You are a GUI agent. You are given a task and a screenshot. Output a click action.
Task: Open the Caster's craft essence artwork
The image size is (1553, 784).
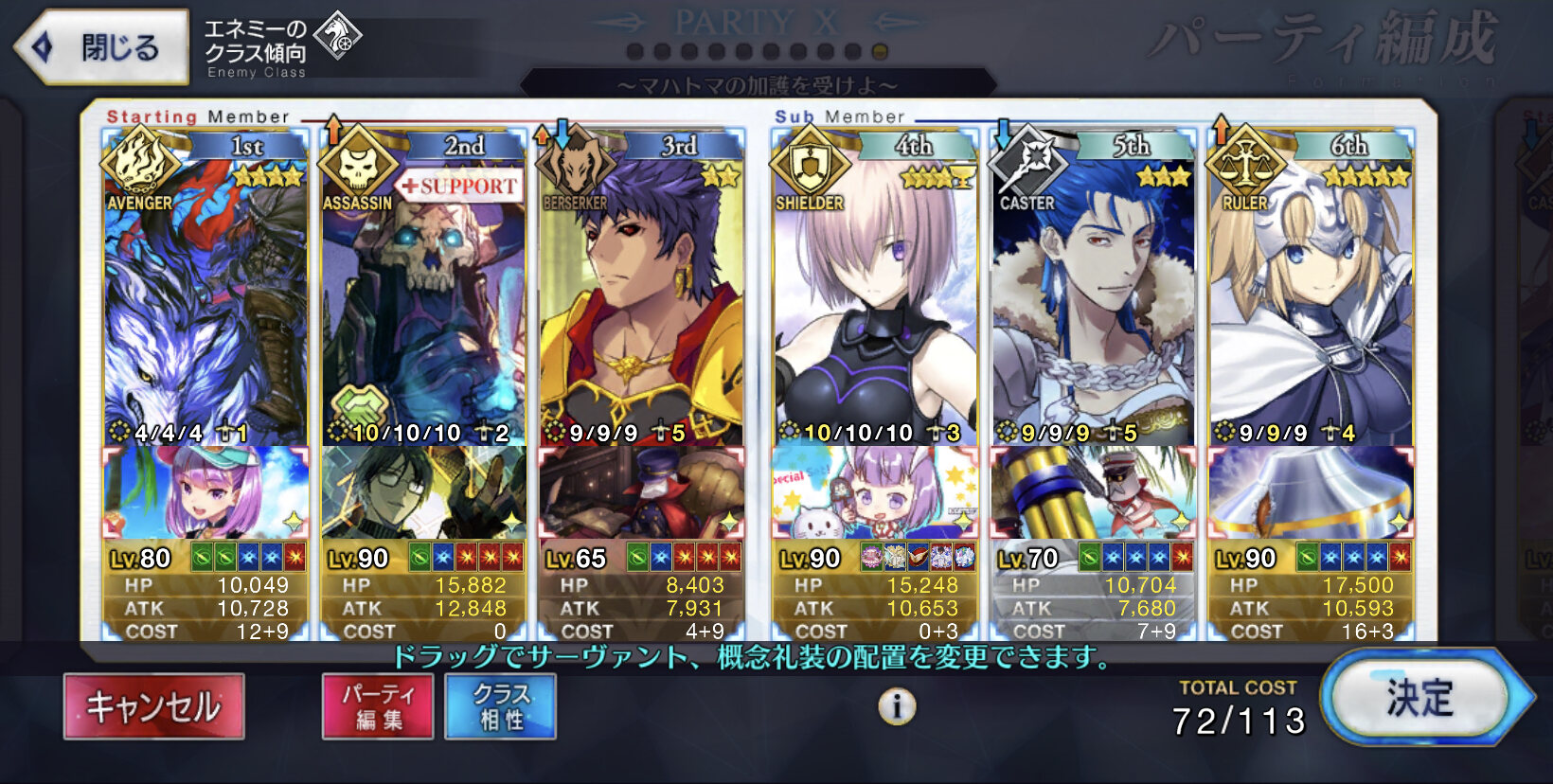point(1093,492)
